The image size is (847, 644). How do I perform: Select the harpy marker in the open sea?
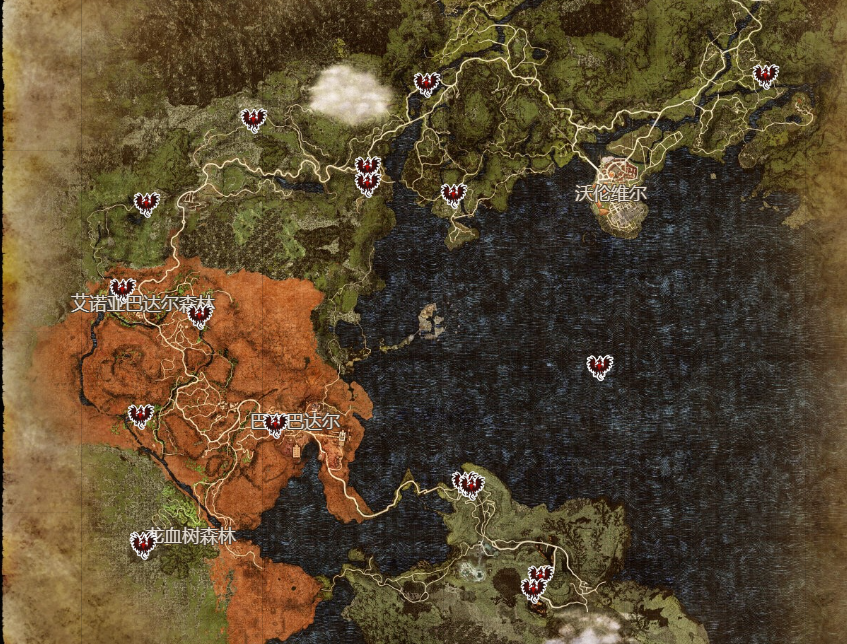click(x=599, y=367)
